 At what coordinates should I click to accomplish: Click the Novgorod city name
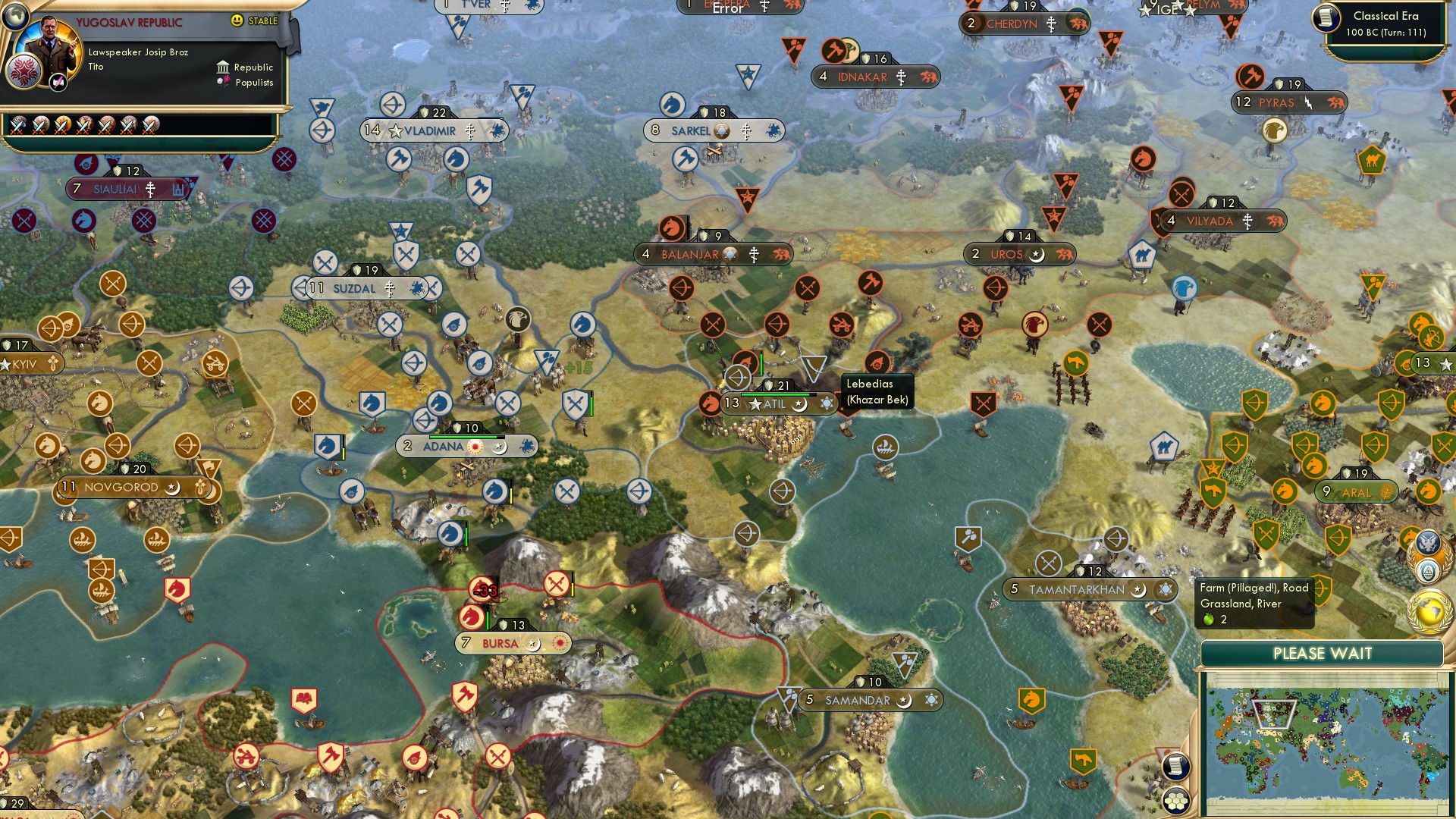click(121, 488)
